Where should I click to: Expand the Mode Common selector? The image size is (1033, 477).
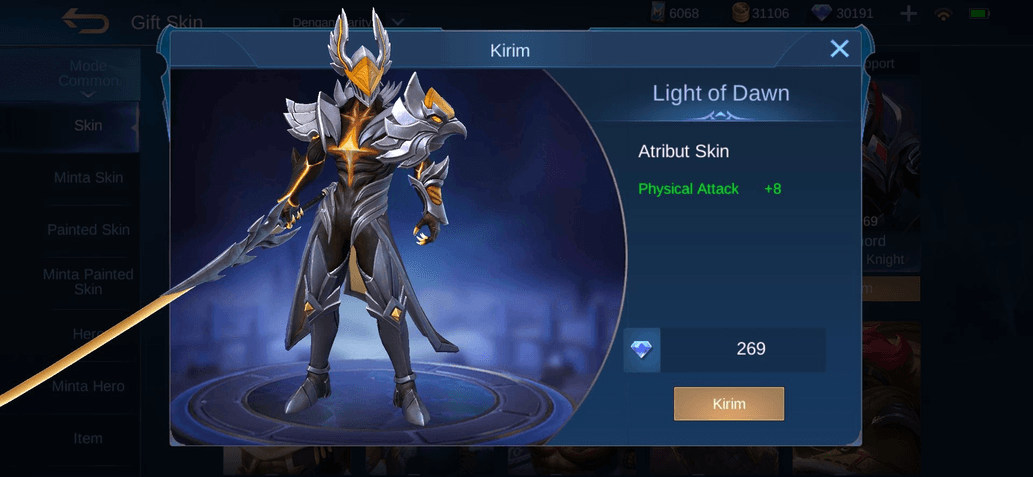(x=88, y=76)
